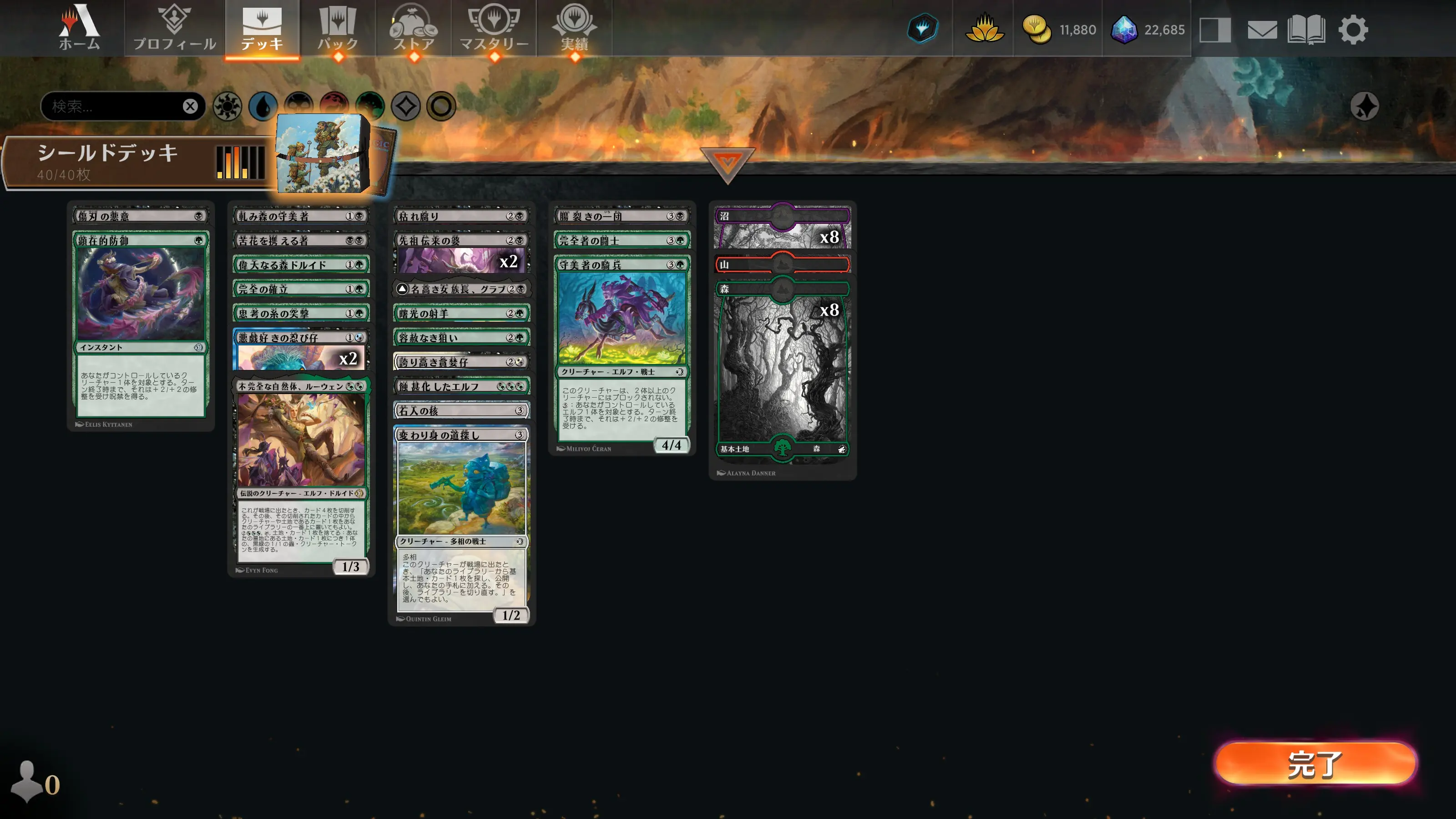
Task: Toggle the blue mana filter
Action: (x=263, y=106)
